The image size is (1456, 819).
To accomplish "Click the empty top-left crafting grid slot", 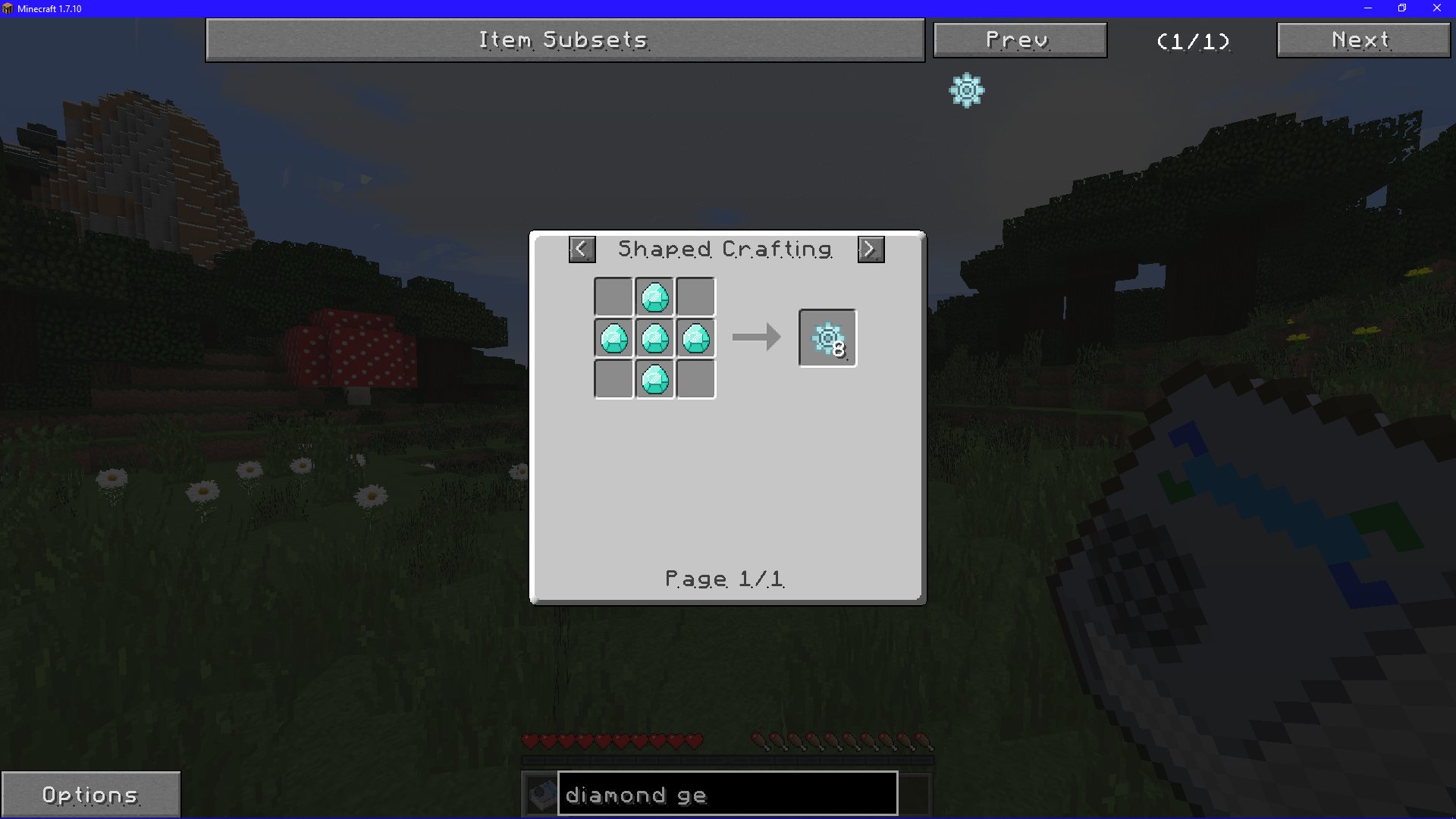I will (x=614, y=297).
